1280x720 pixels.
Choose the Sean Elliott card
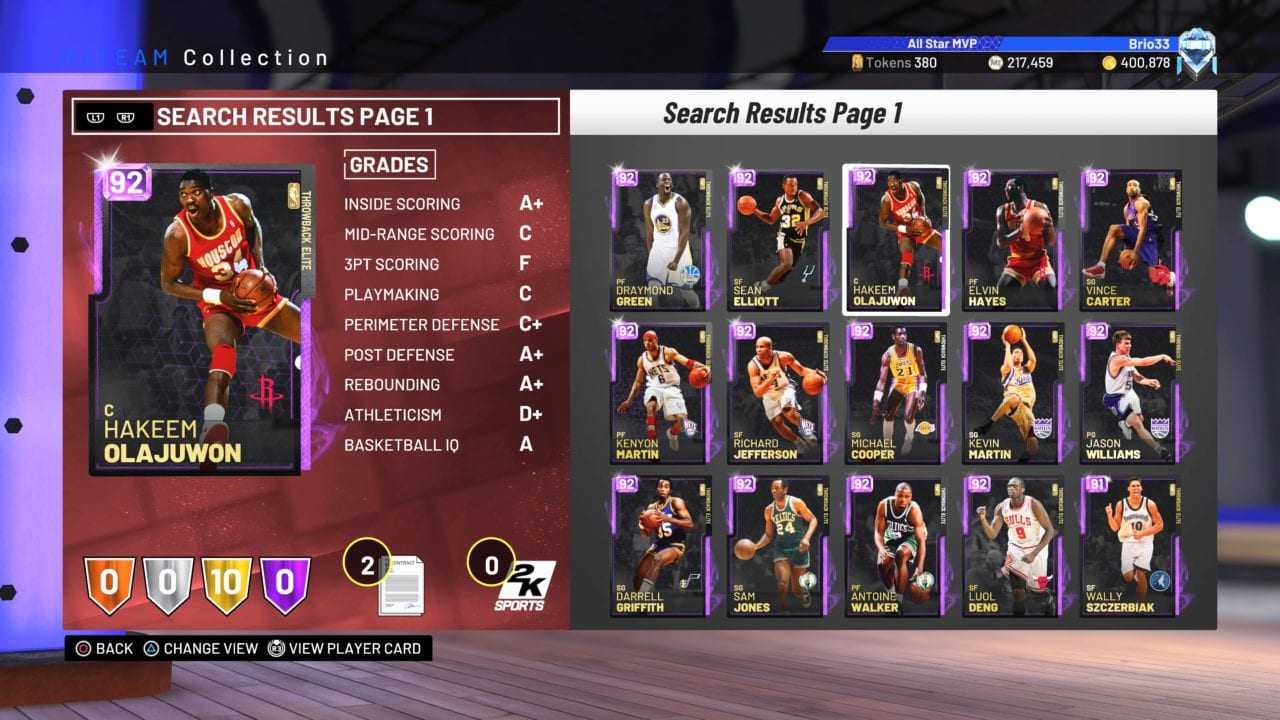click(x=778, y=240)
